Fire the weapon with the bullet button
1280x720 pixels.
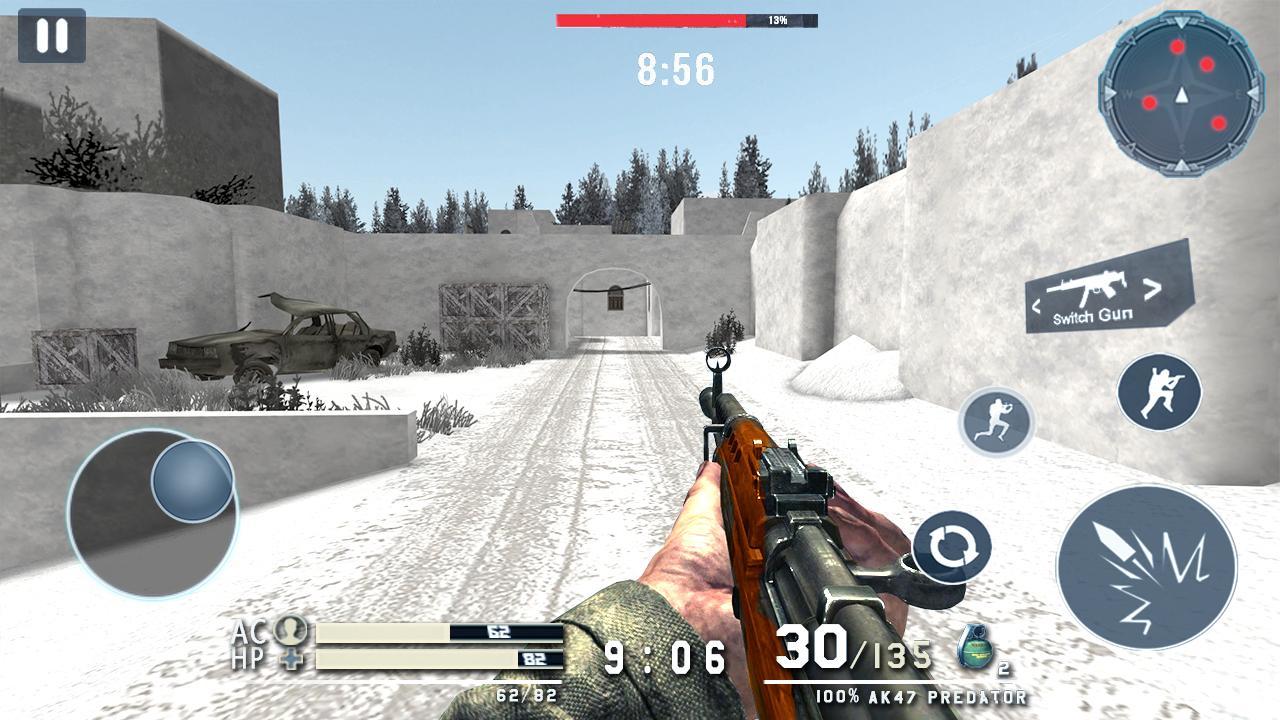(x=1147, y=567)
